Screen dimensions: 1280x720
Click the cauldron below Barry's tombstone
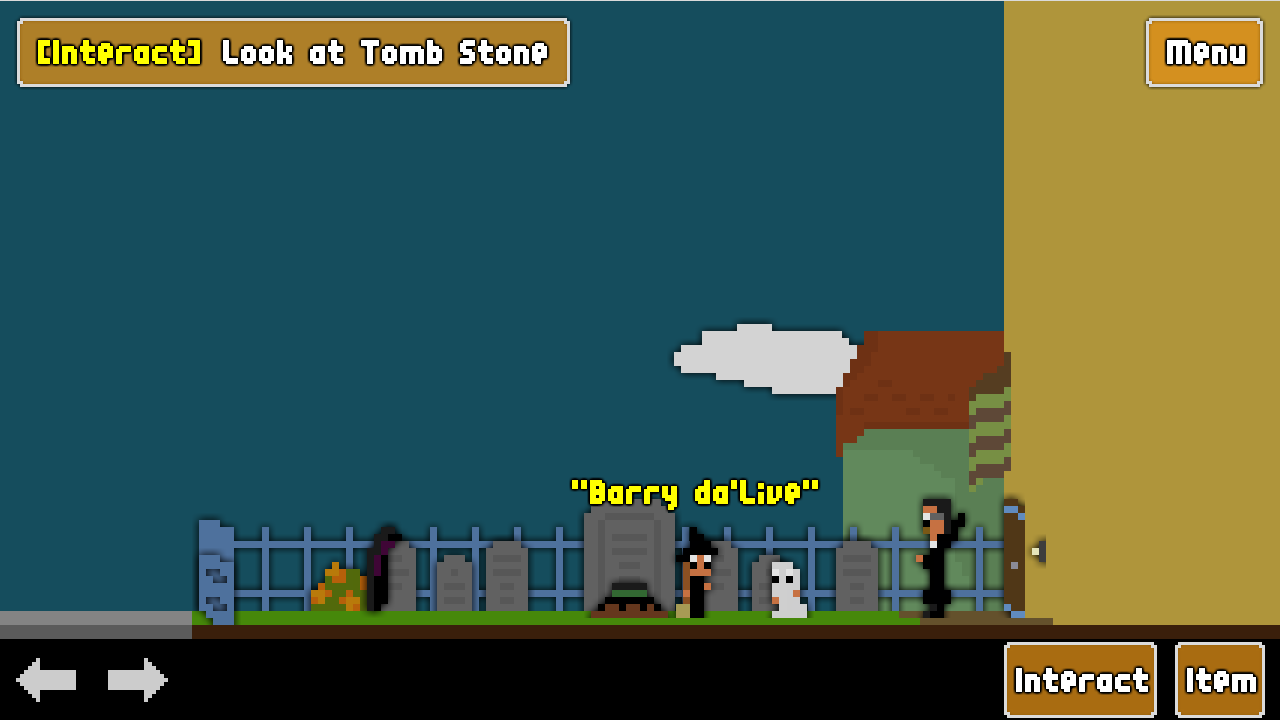tap(627, 600)
